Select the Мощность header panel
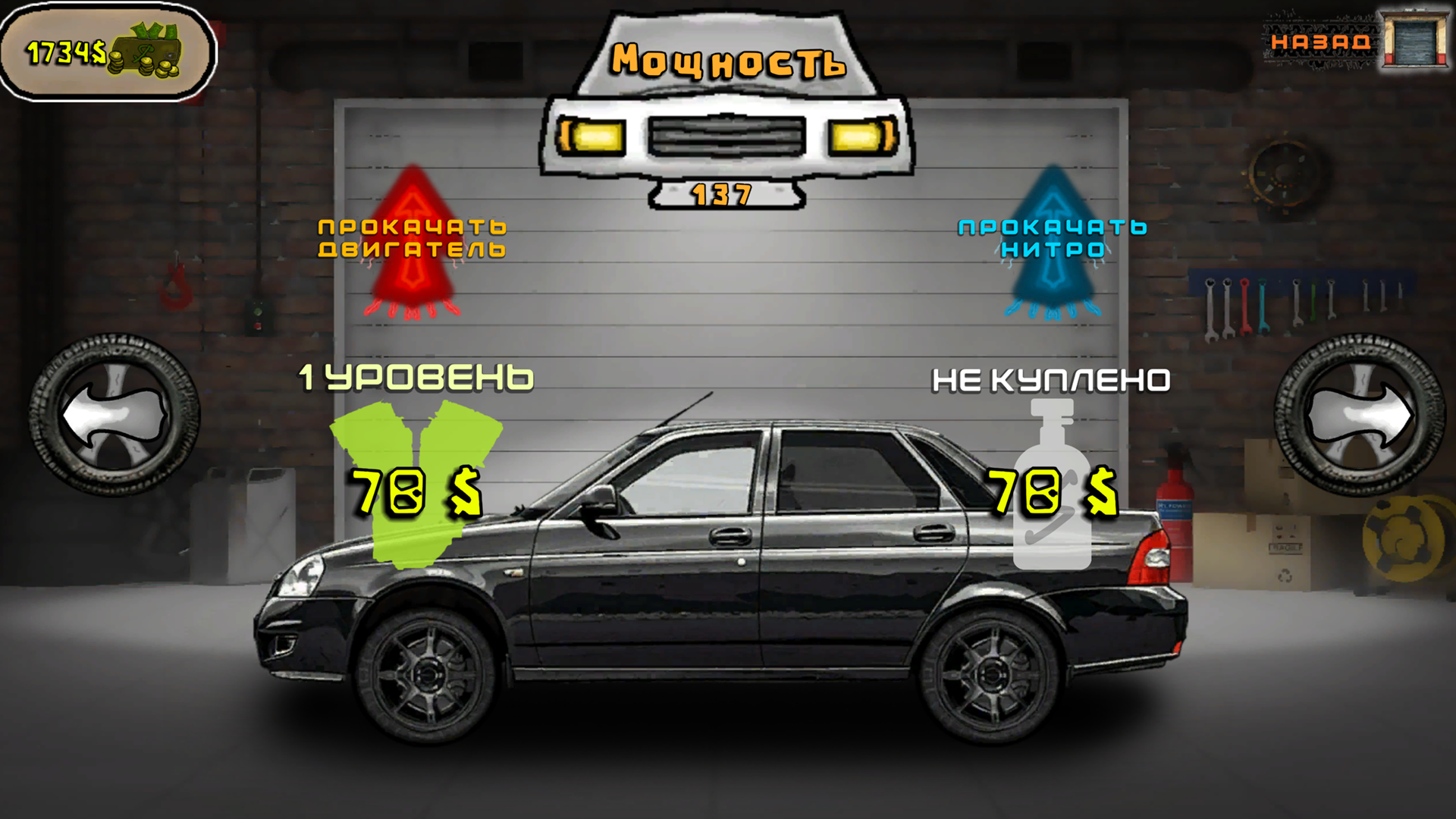 (x=726, y=61)
